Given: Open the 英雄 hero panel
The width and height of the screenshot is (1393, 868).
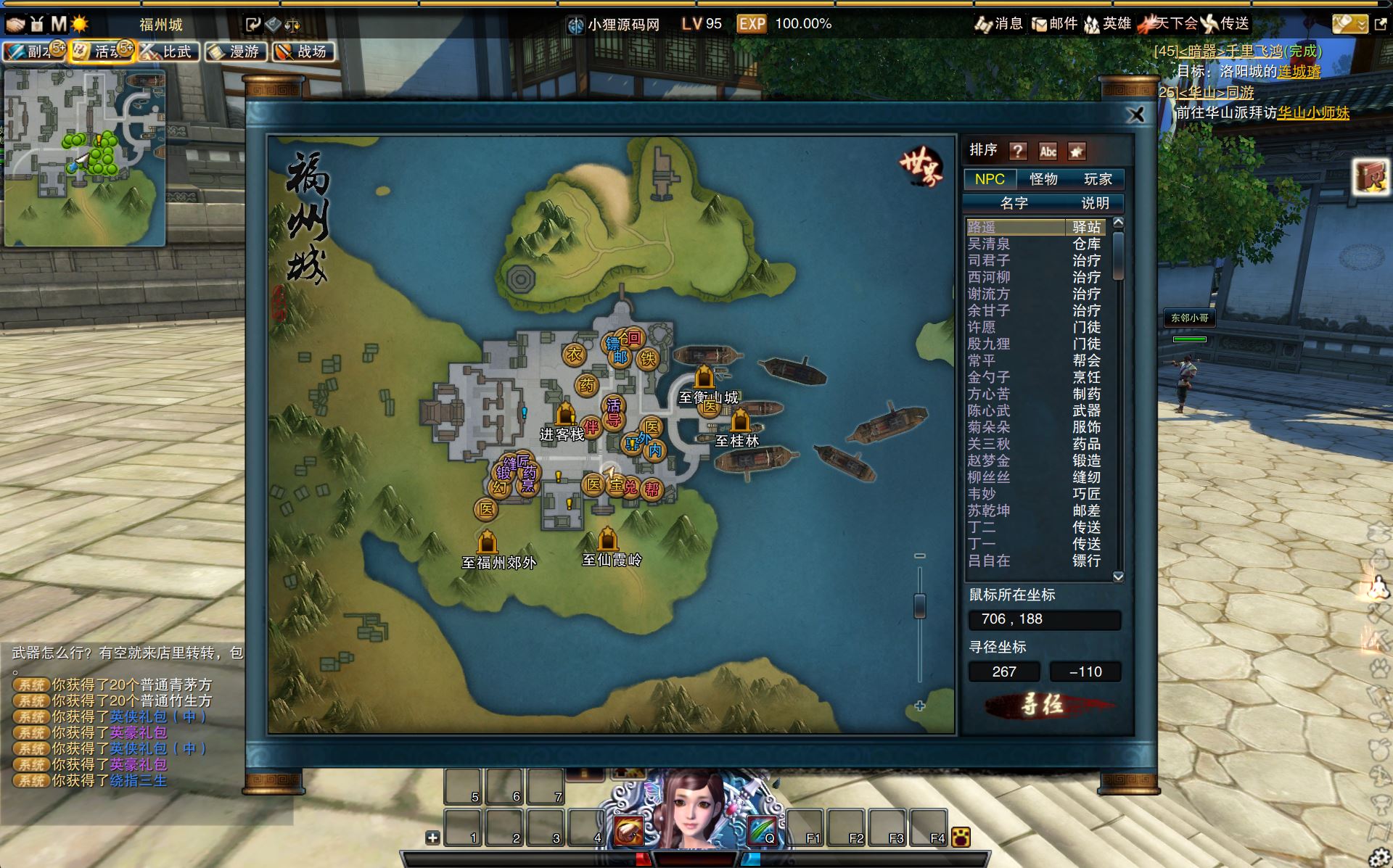Looking at the screenshot, I should [x=1108, y=24].
